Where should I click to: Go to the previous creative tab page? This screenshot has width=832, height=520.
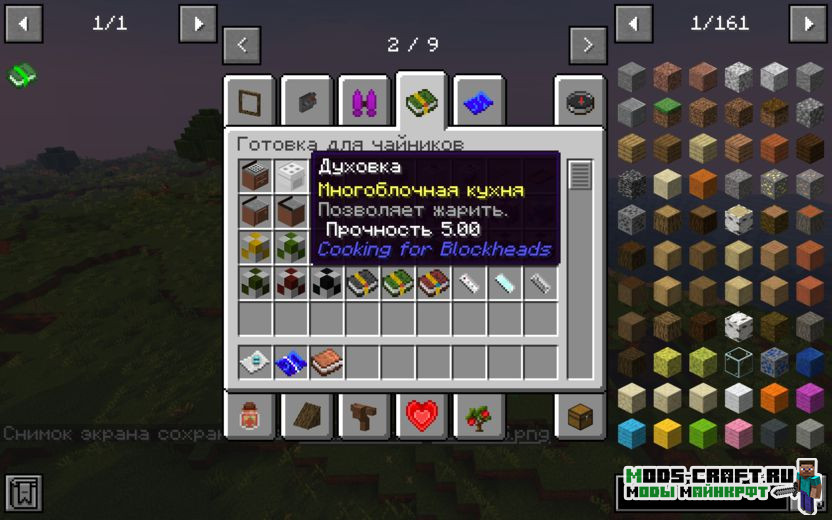pyautogui.click(x=242, y=45)
